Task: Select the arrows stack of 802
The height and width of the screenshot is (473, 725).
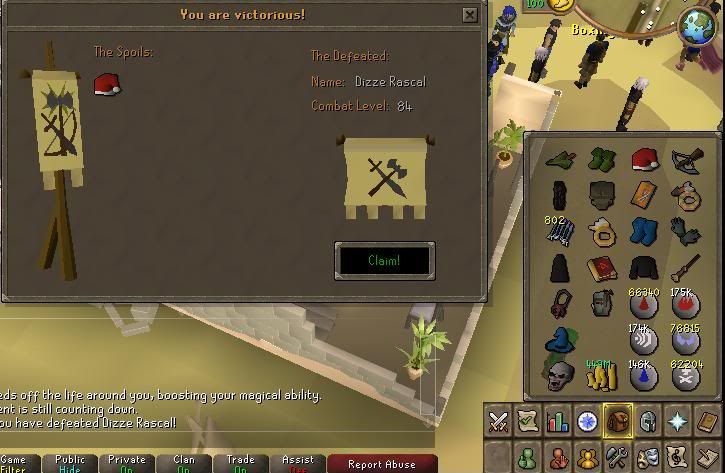Action: [x=559, y=231]
